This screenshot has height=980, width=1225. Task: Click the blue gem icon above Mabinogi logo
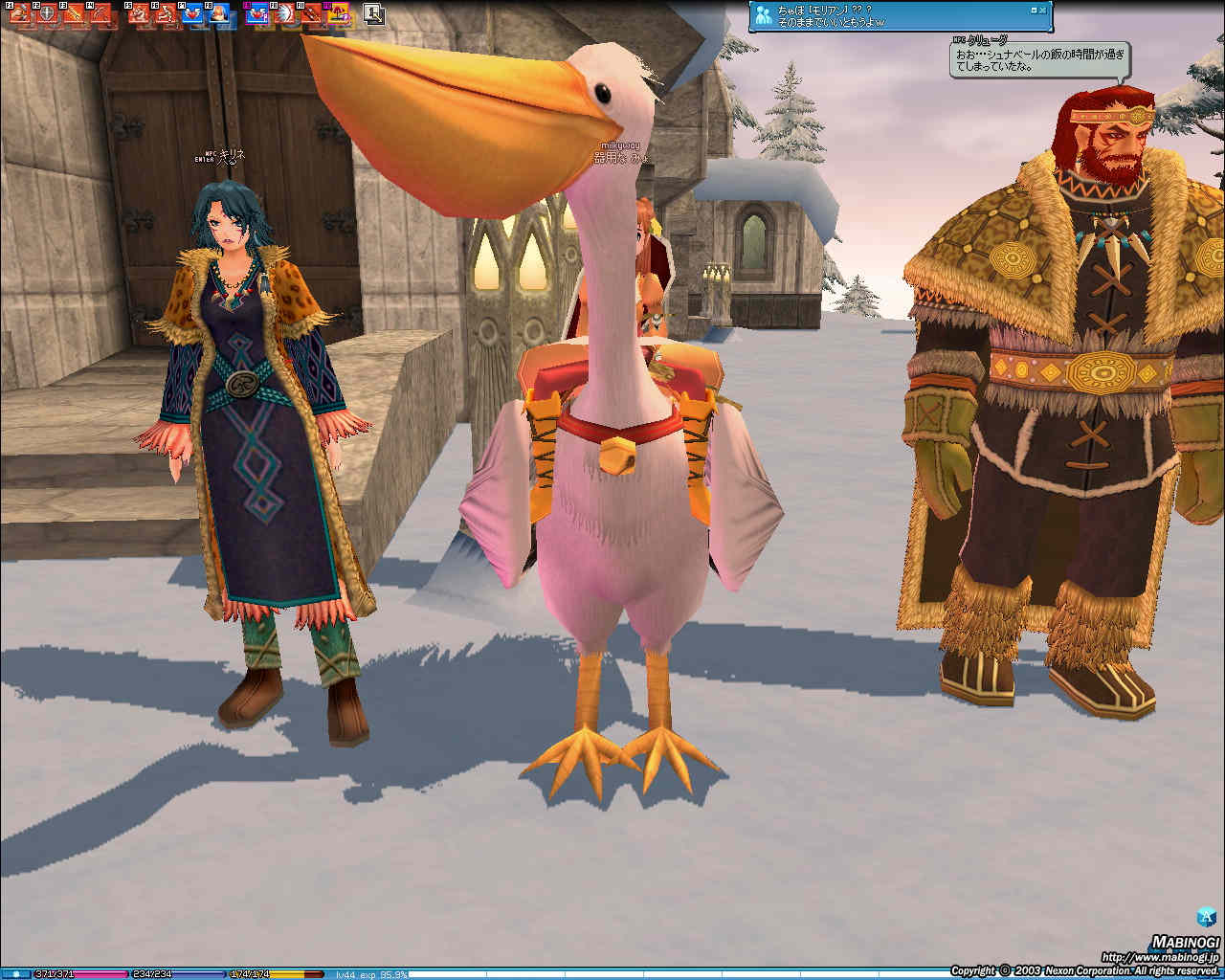(x=1207, y=916)
